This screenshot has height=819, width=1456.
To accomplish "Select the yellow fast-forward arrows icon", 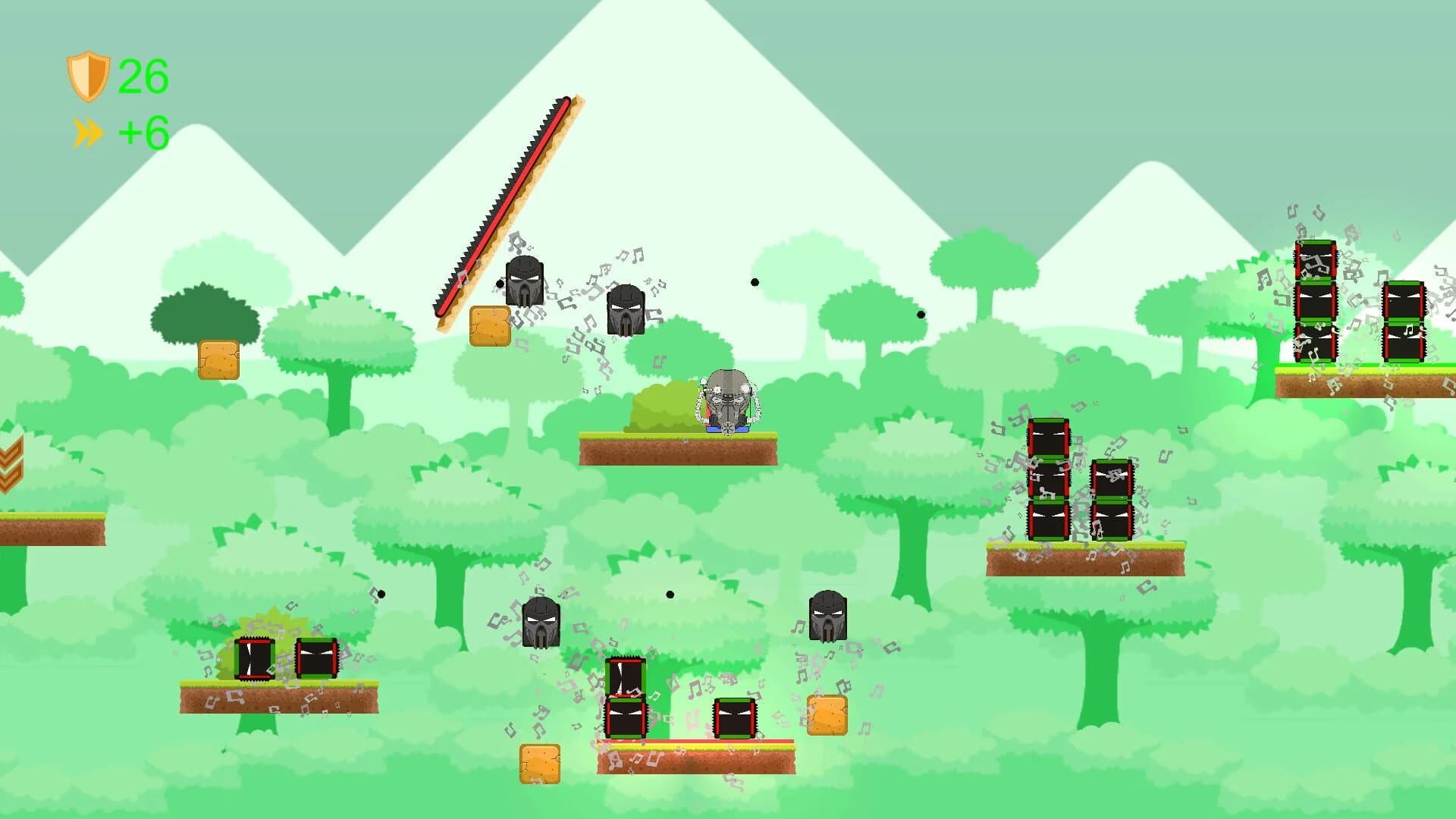I will pos(87,130).
